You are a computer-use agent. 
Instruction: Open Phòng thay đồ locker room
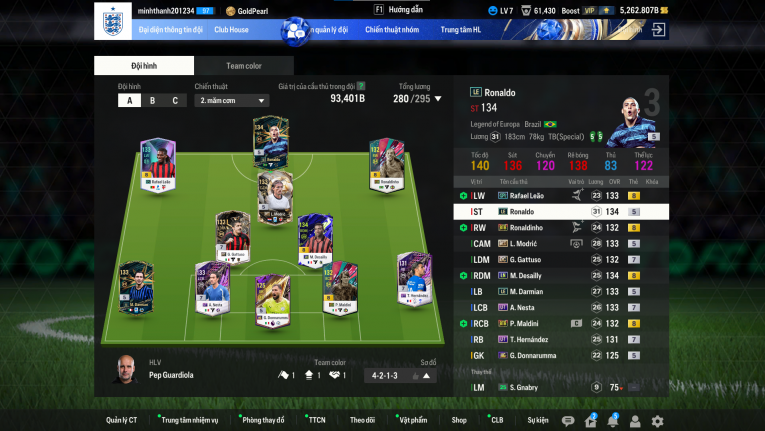point(263,420)
